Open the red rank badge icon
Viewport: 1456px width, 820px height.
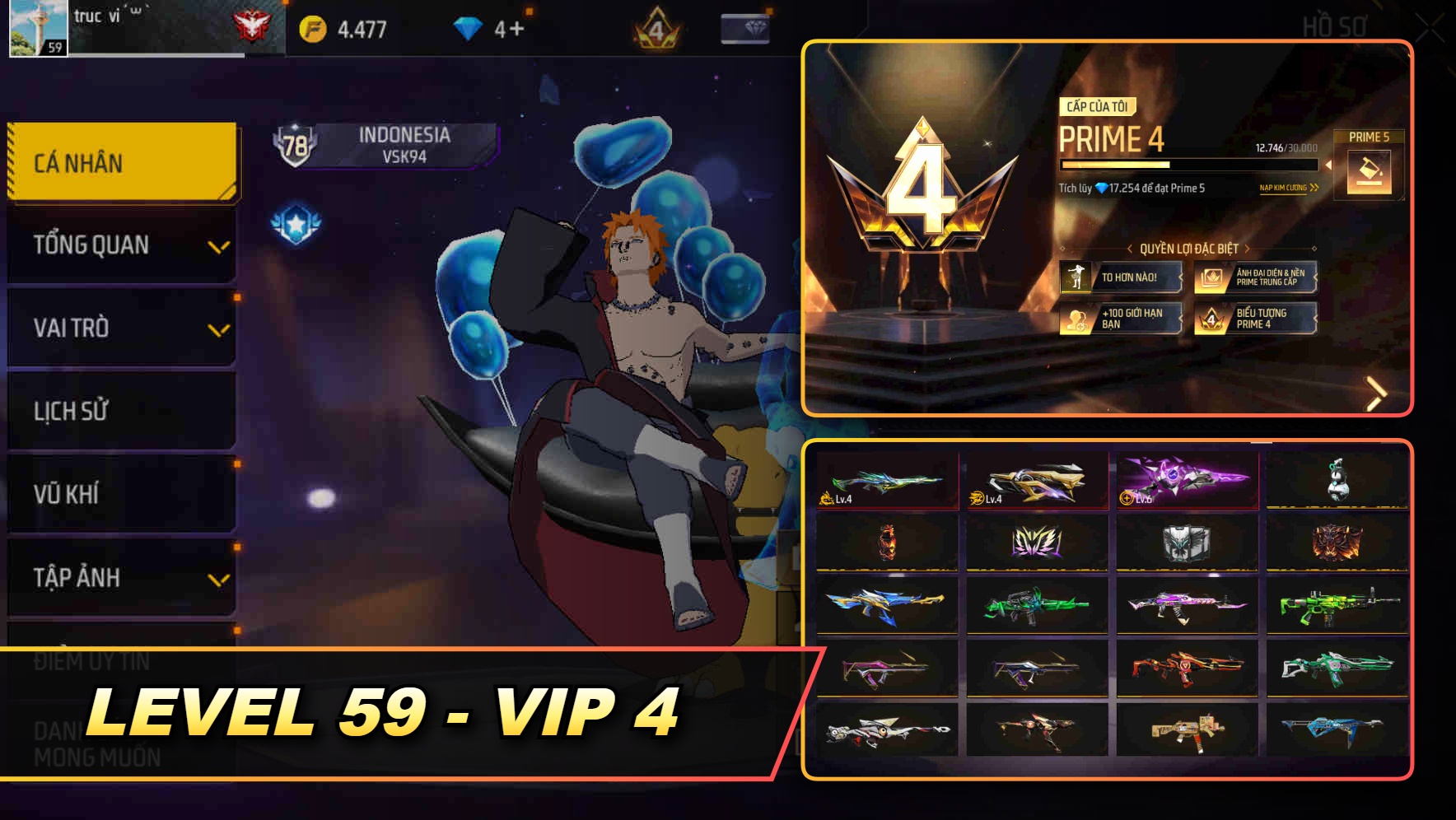(x=254, y=25)
